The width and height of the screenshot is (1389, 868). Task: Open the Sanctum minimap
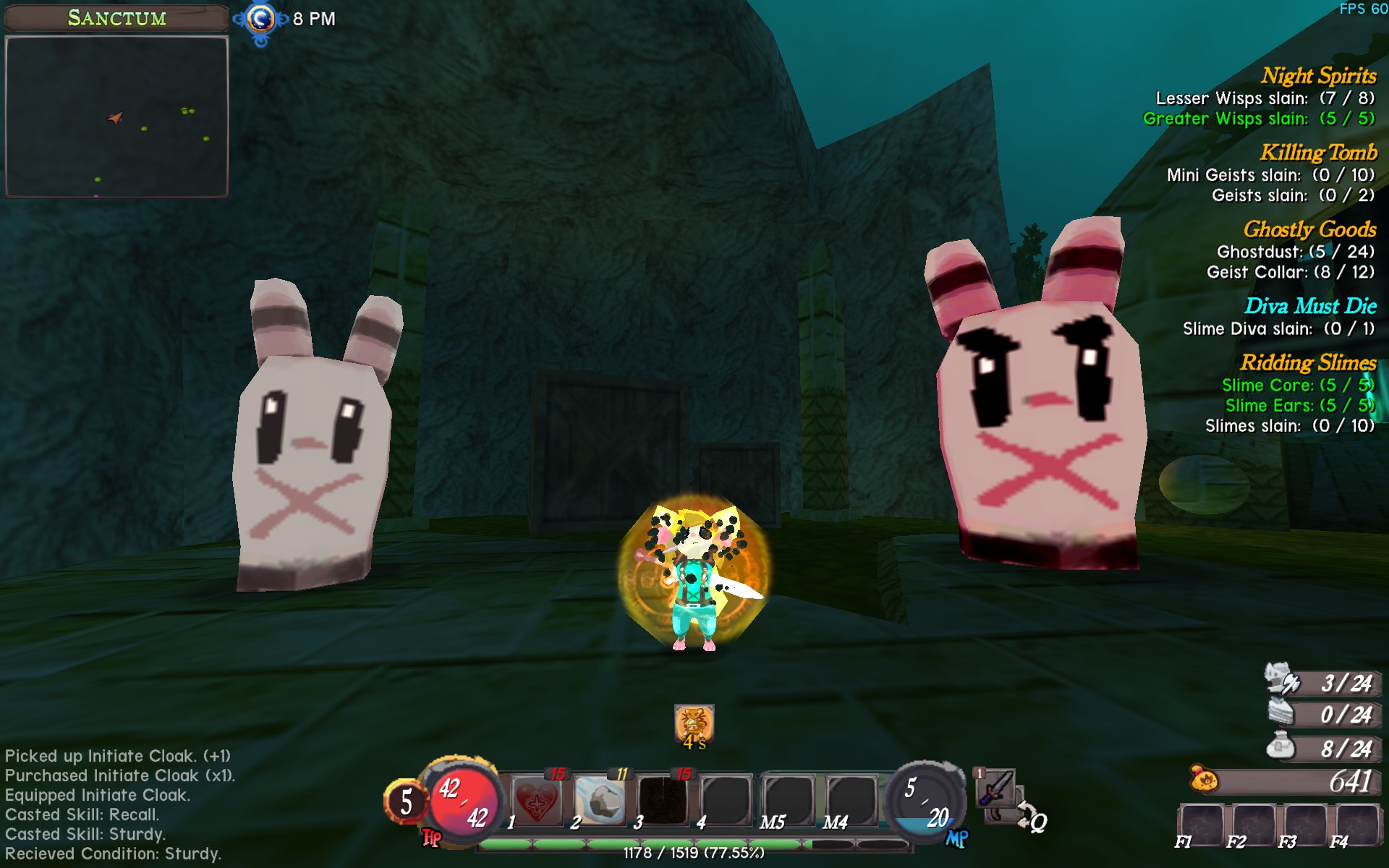point(116,116)
